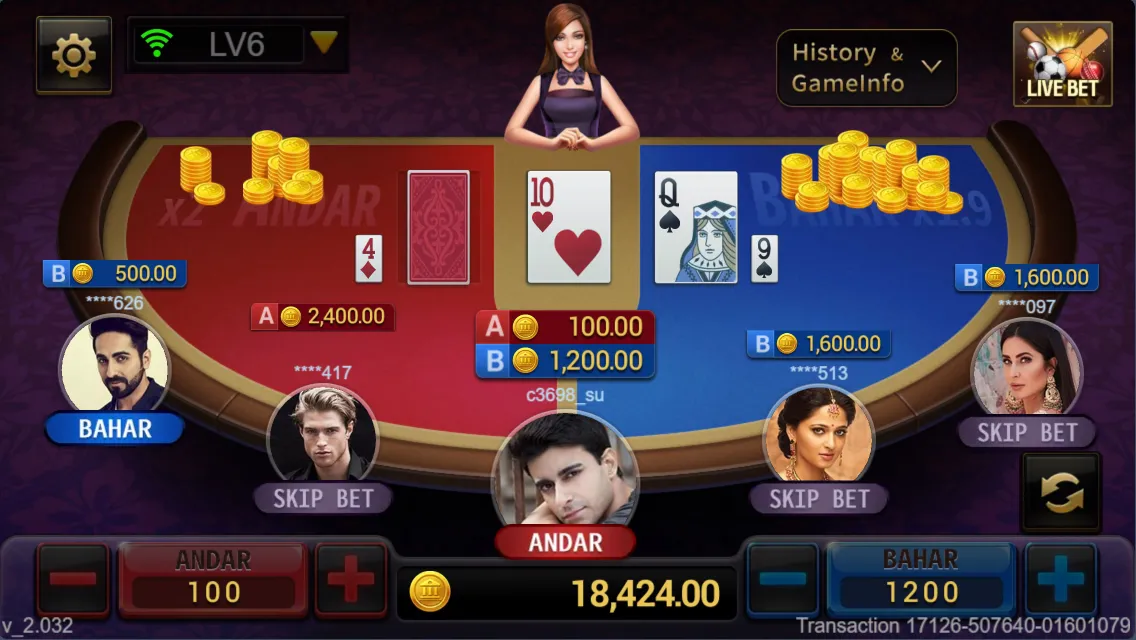View player ****097's avatar
This screenshot has width=1136, height=640.
pyautogui.click(x=1026, y=366)
